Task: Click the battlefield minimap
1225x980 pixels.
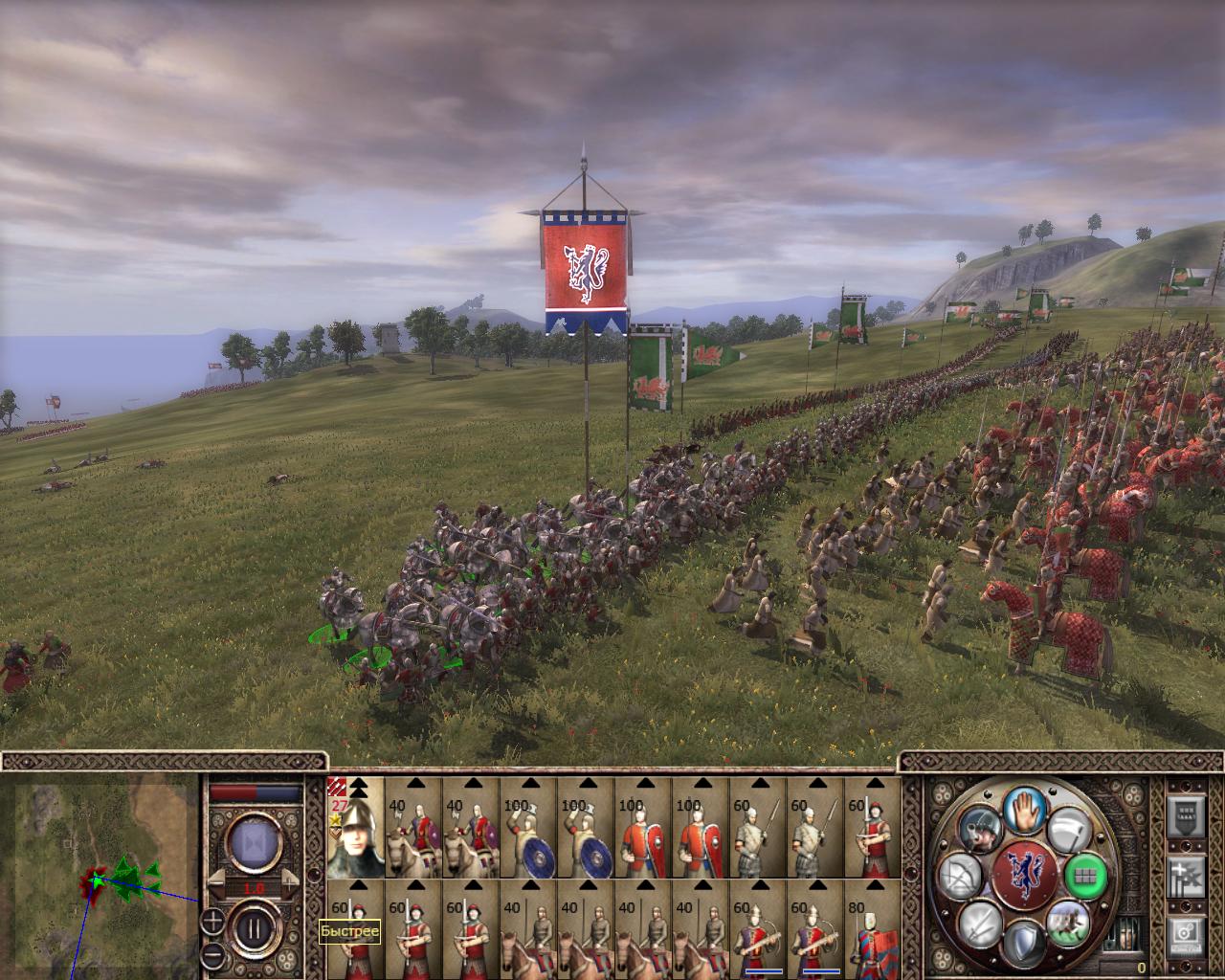Action: [100, 876]
